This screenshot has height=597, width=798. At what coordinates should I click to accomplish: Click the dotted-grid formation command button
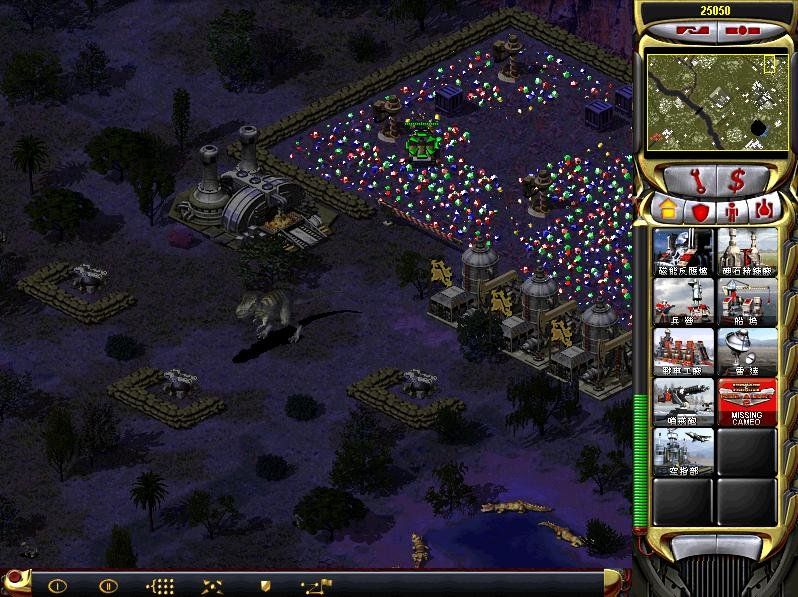point(160,586)
